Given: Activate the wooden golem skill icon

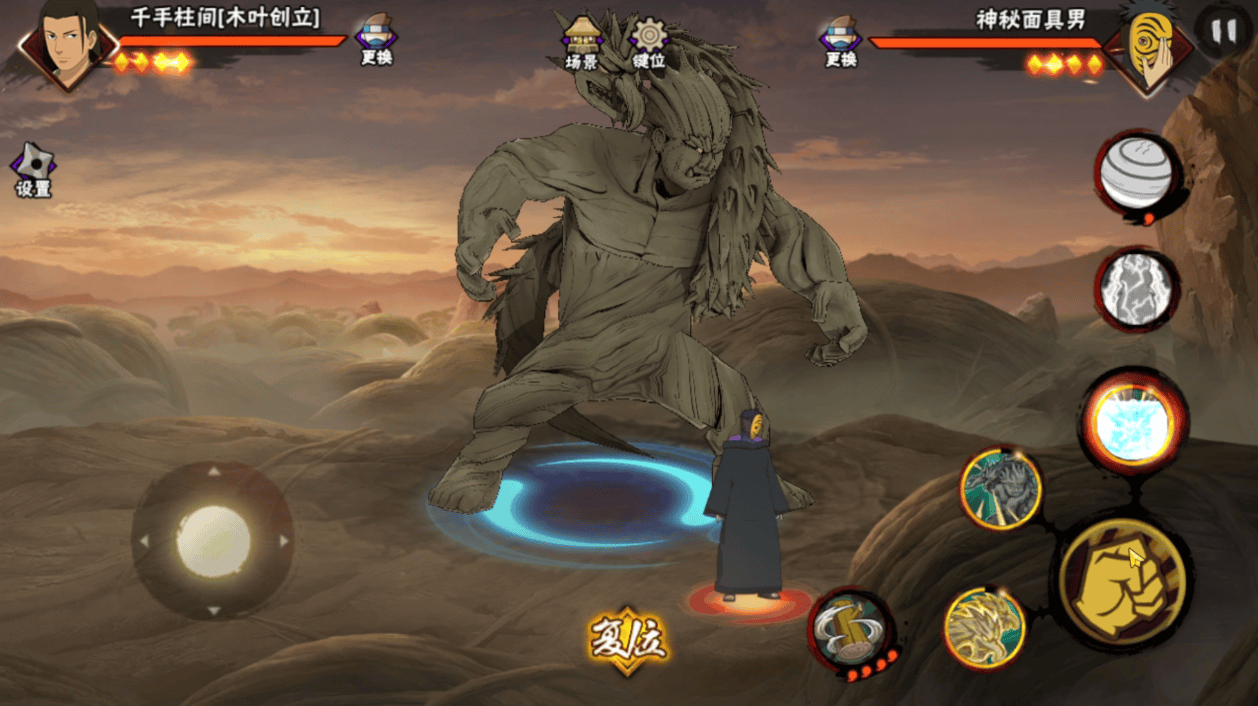Looking at the screenshot, I should point(1001,489).
